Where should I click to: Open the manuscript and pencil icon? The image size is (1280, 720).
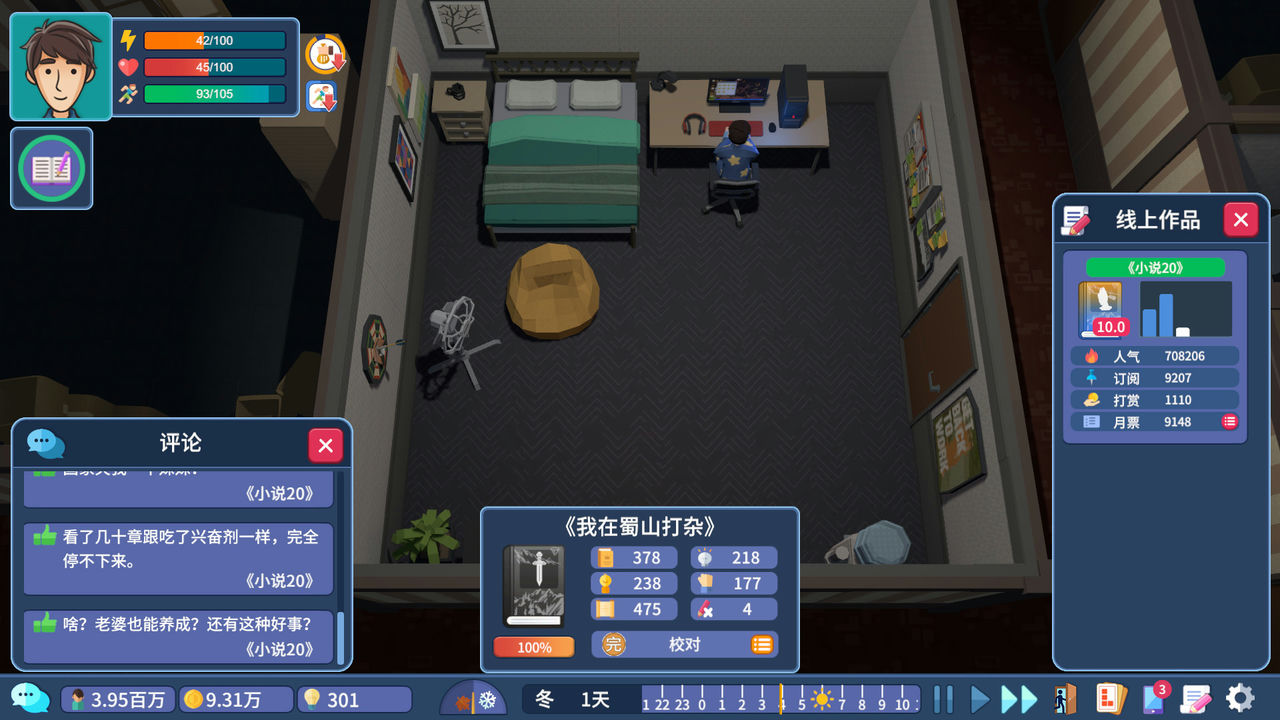(1196, 699)
